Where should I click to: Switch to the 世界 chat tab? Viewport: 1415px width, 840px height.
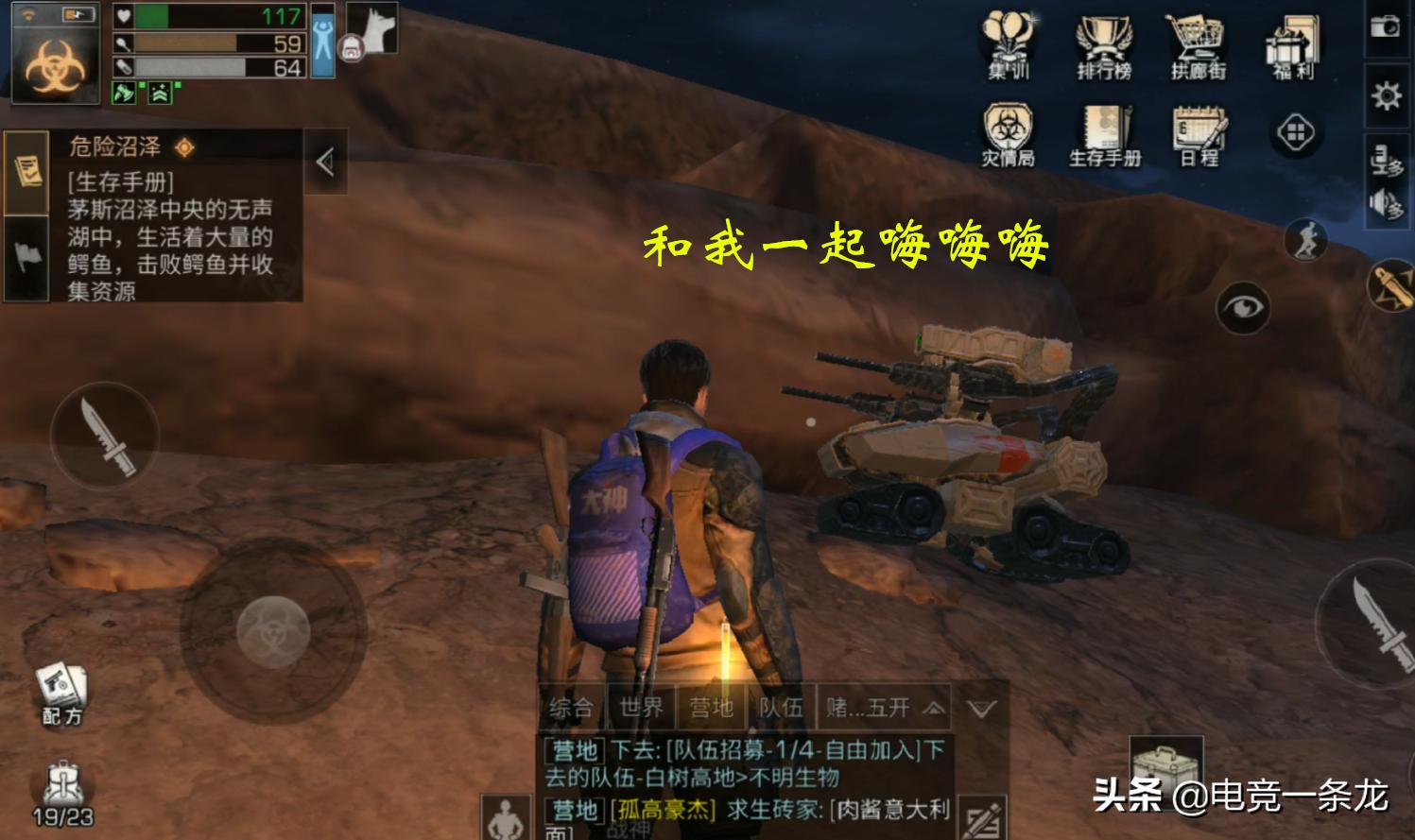[x=641, y=708]
